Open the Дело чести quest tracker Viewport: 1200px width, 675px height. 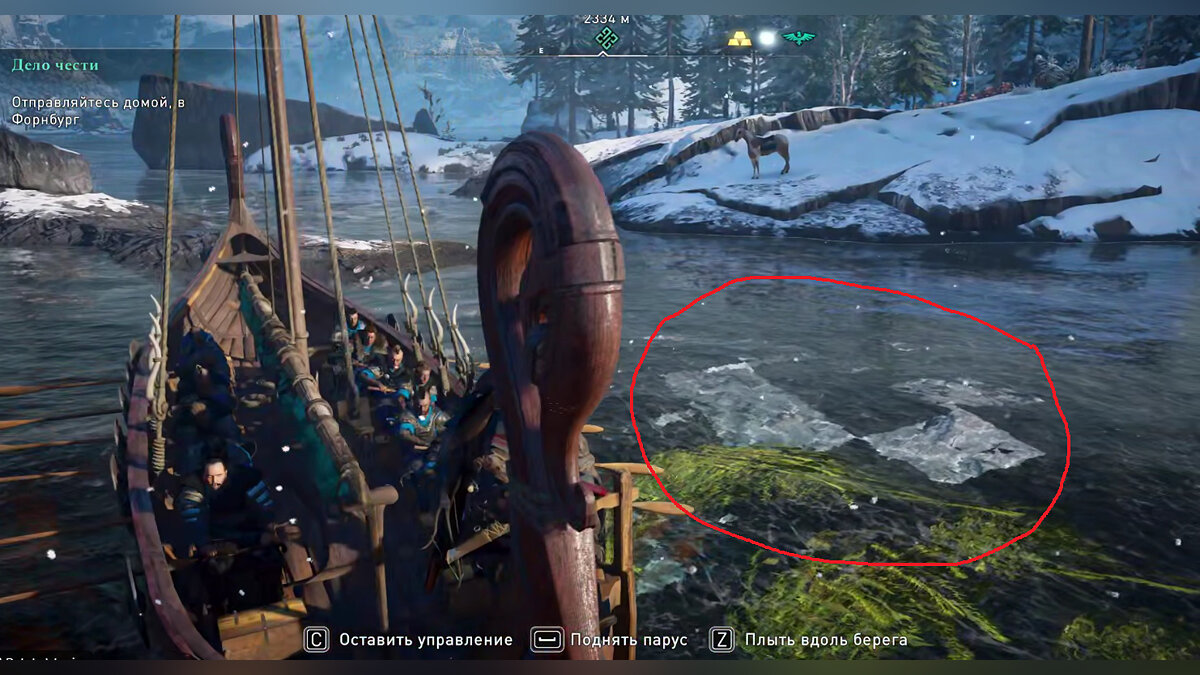point(55,66)
